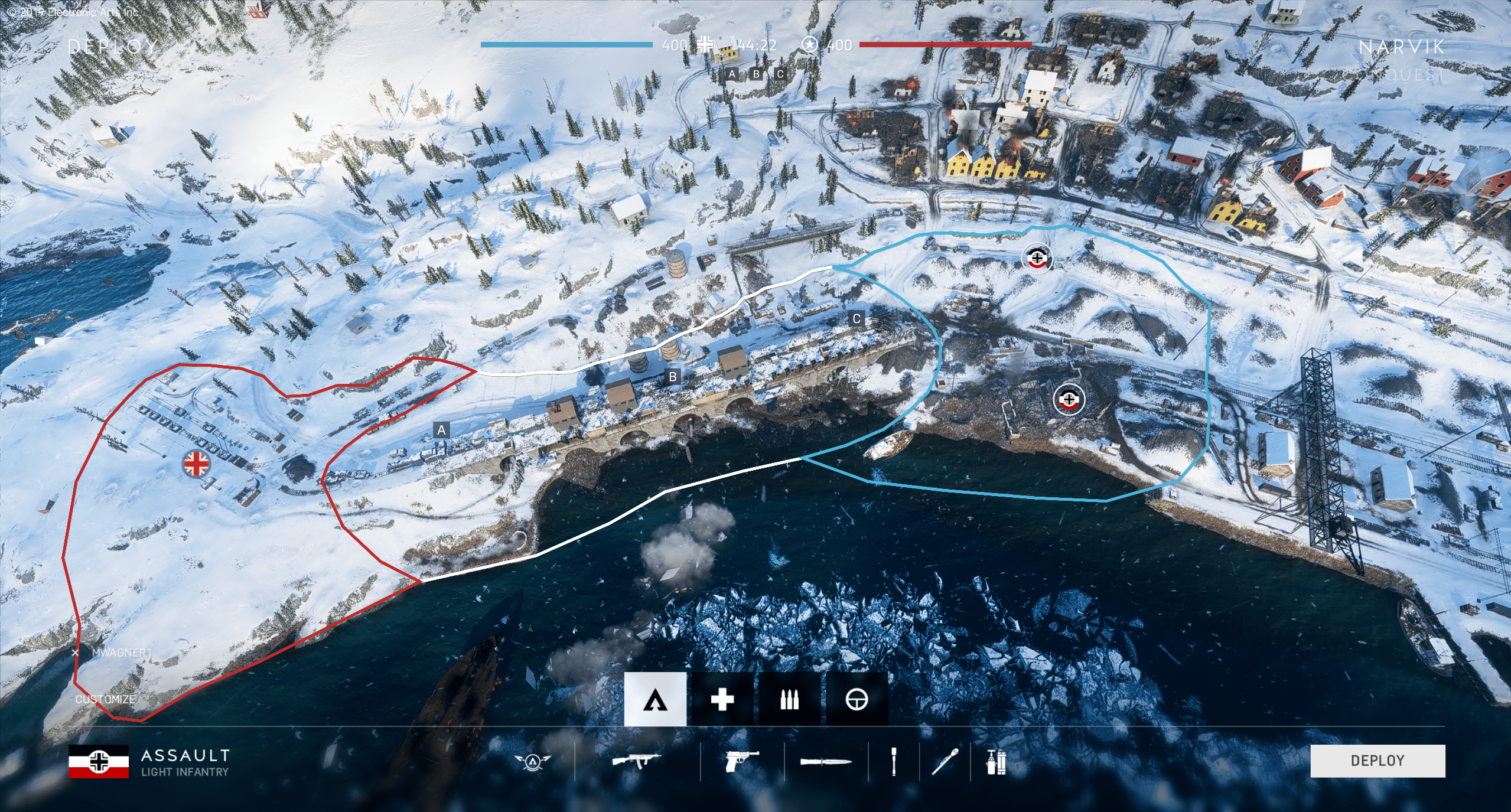Click squad member MWAGNER1 in the list
Screen dimensions: 1511x812
[x=121, y=653]
